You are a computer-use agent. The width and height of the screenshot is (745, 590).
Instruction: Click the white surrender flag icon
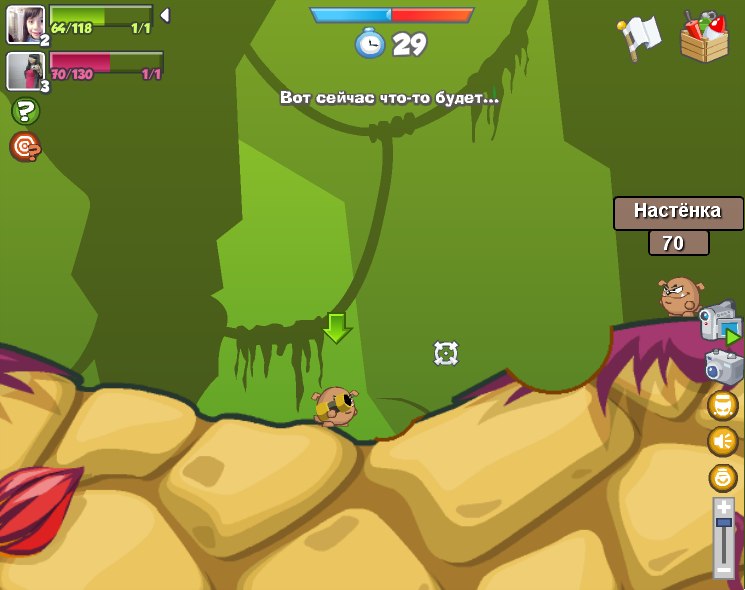pos(640,37)
